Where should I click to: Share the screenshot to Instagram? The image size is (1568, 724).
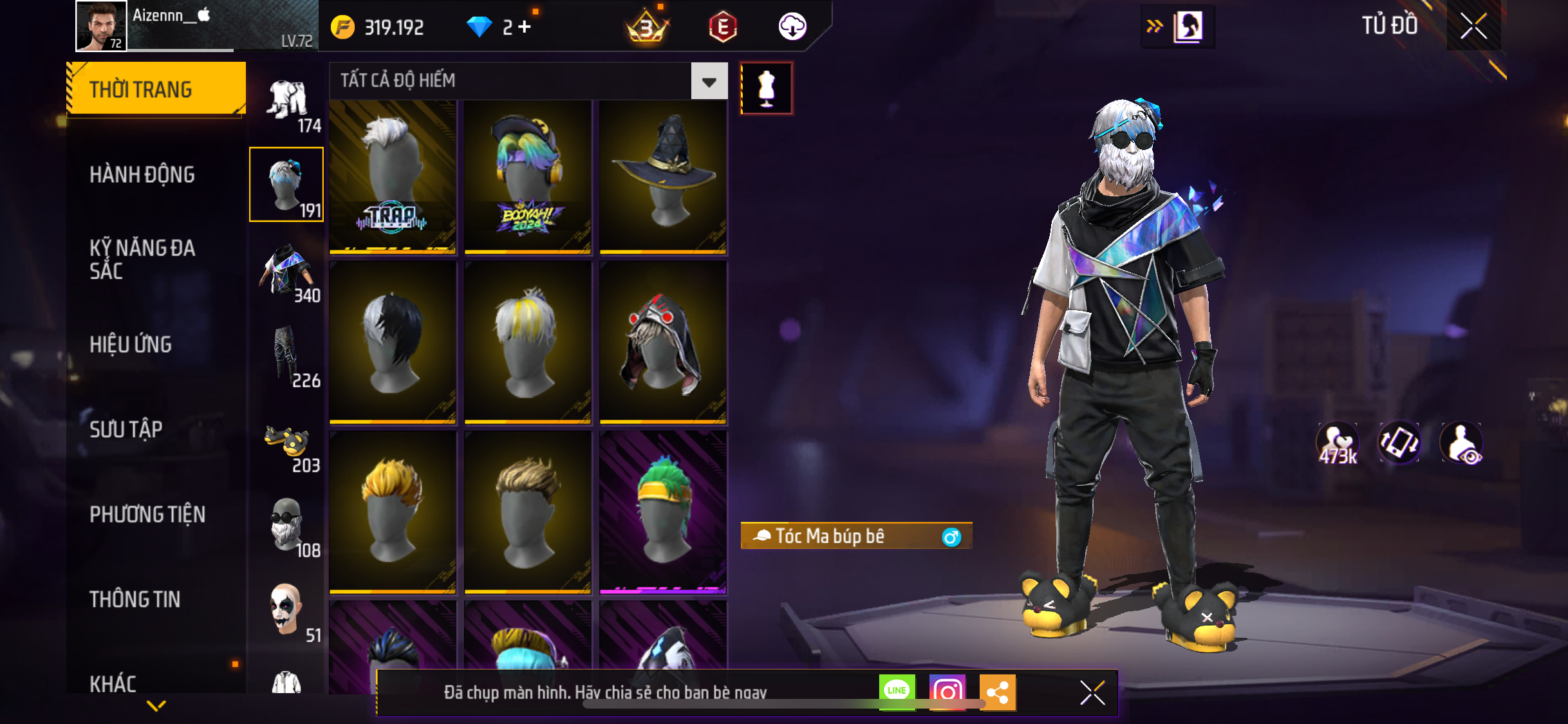947,692
